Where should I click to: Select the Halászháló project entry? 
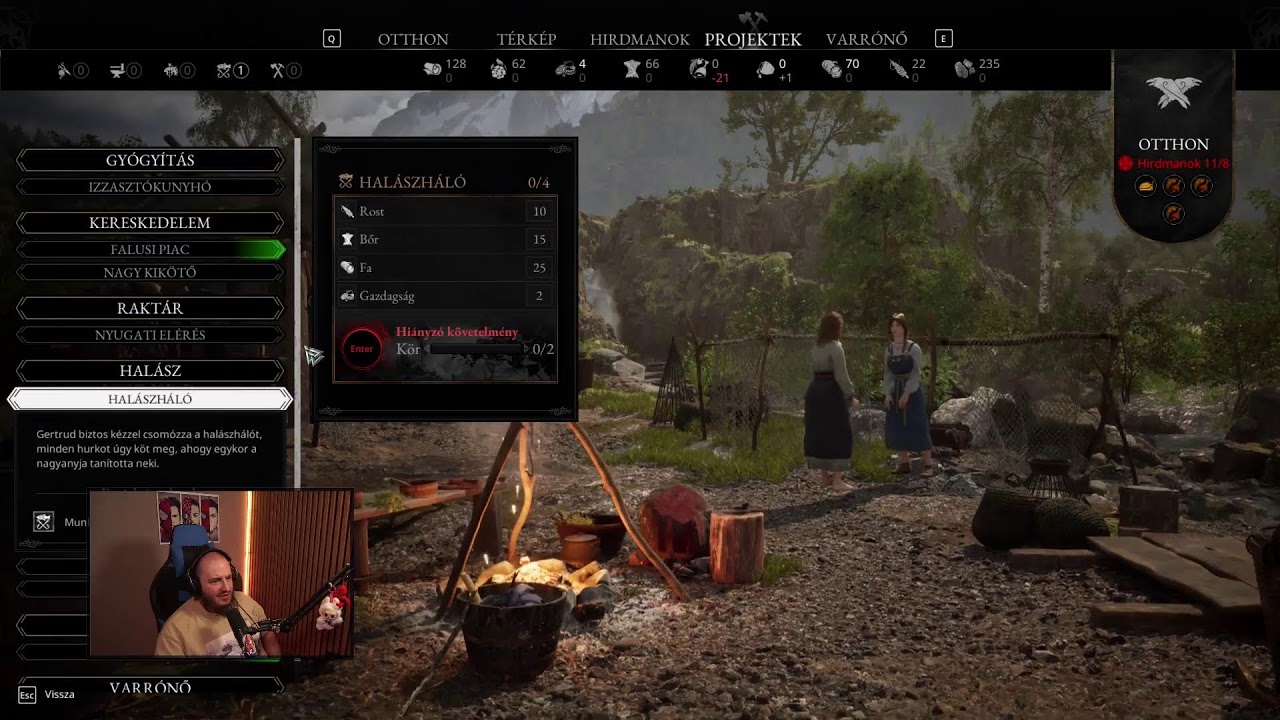(150, 399)
